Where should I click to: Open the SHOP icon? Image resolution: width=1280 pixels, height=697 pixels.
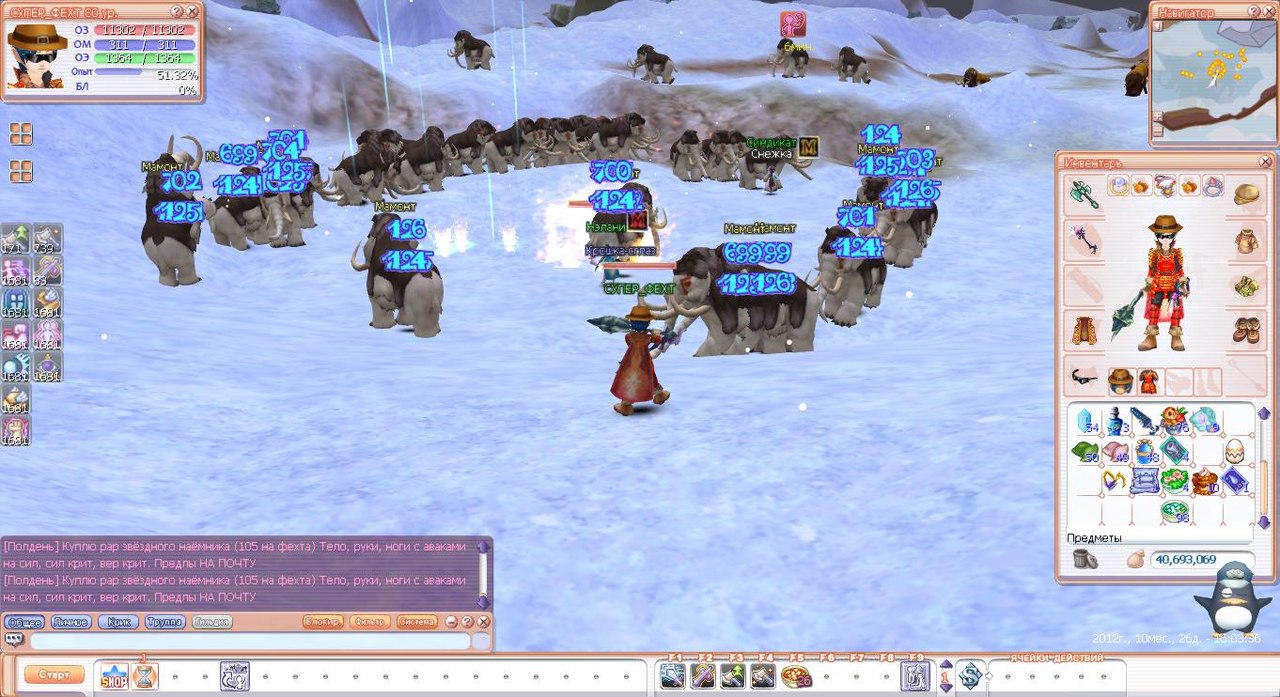[114, 677]
